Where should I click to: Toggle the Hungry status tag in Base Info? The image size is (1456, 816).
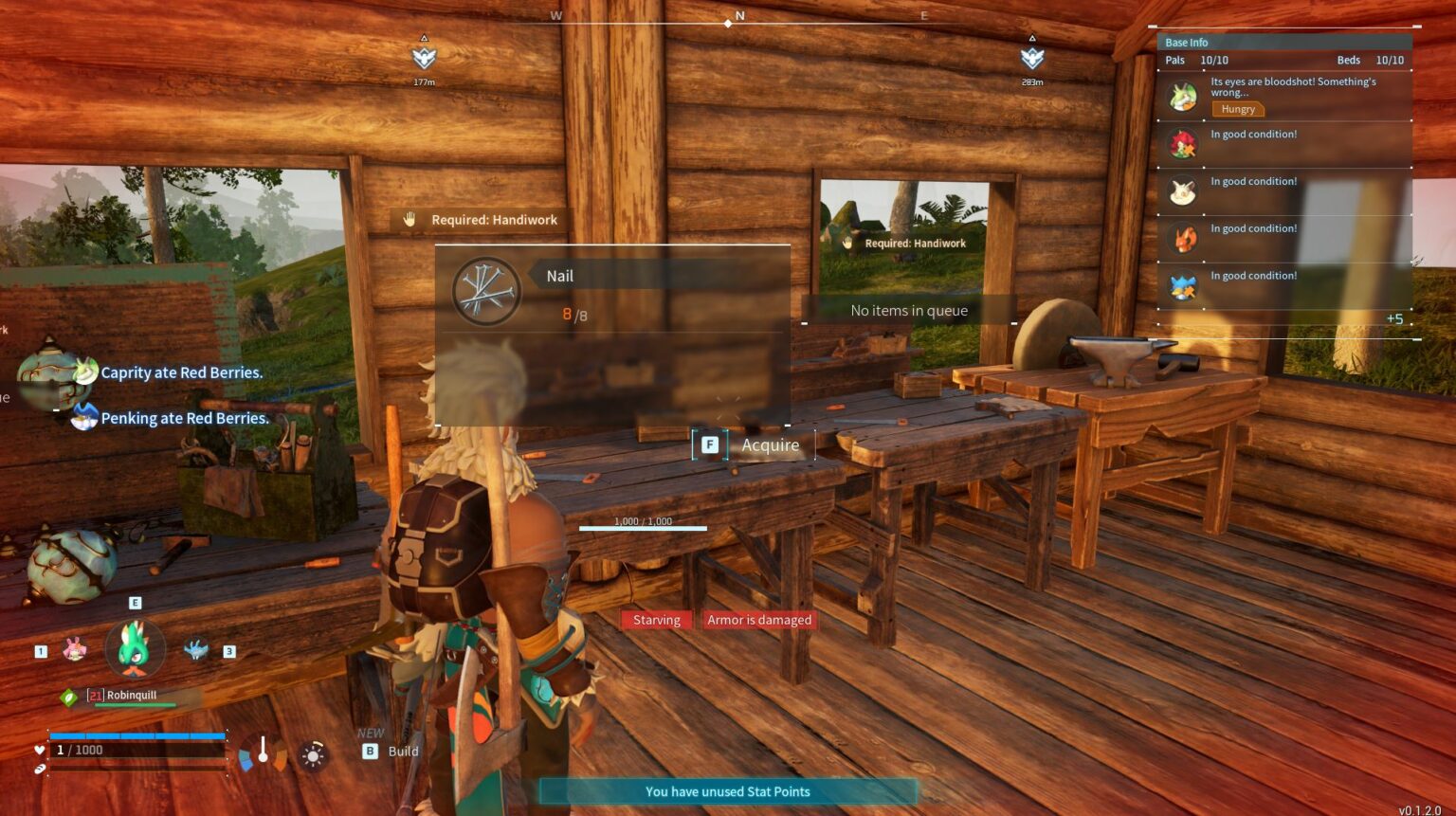(x=1237, y=109)
